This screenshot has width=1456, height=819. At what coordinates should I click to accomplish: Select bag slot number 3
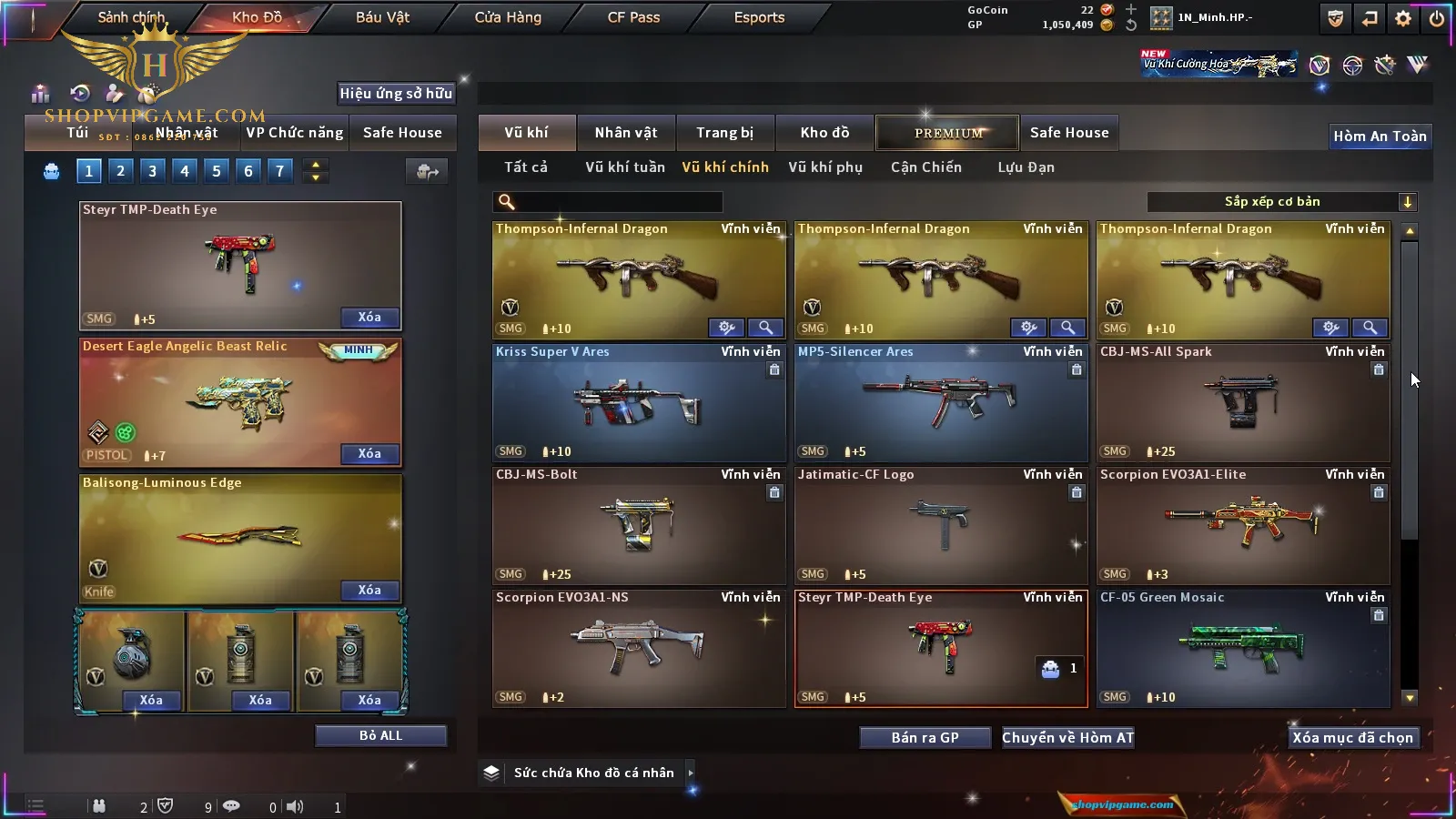pyautogui.click(x=152, y=171)
